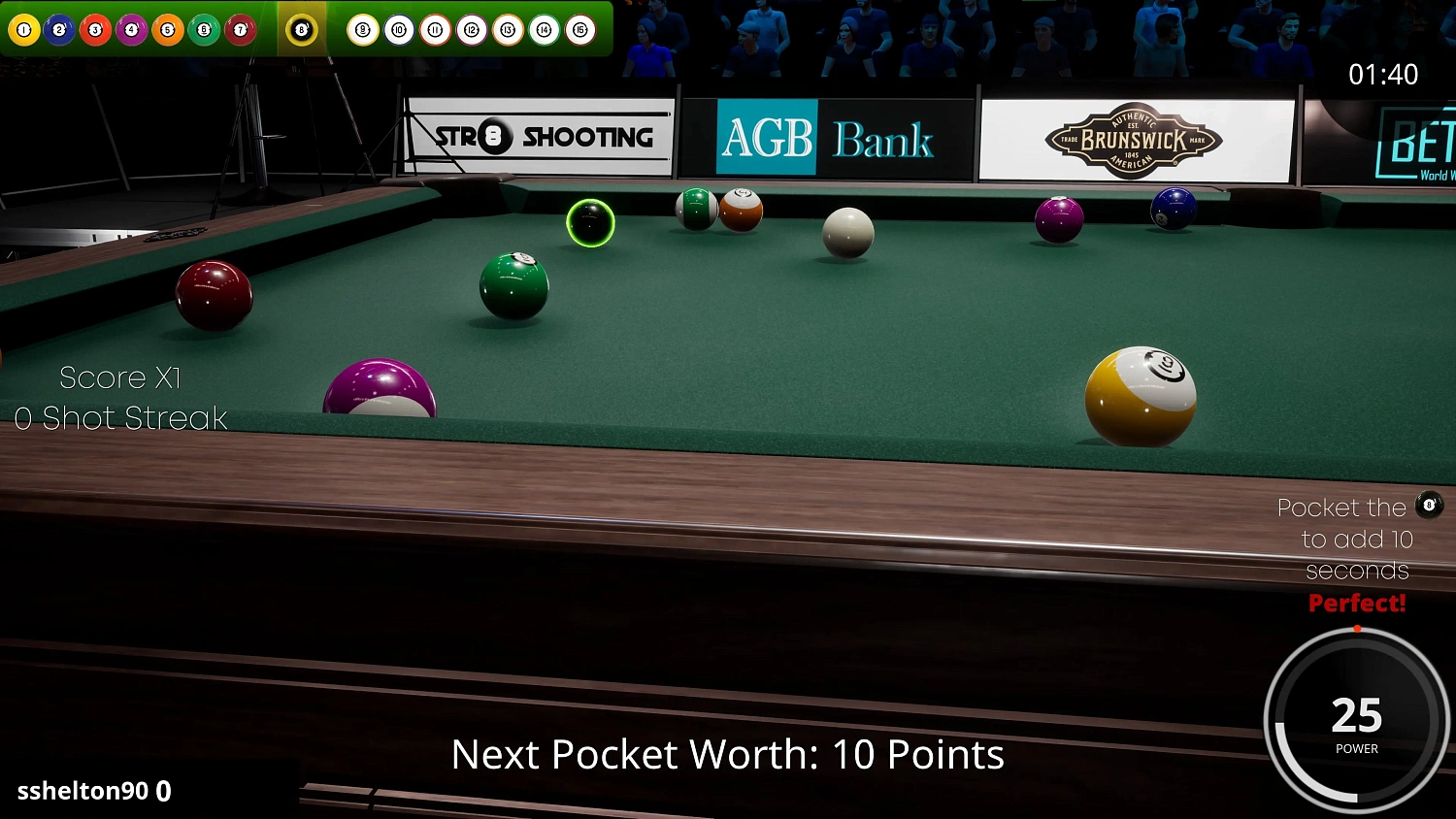Image resolution: width=1456 pixels, height=819 pixels.
Task: Click the highlighted 8-ball icon in the rack
Action: pos(302,29)
